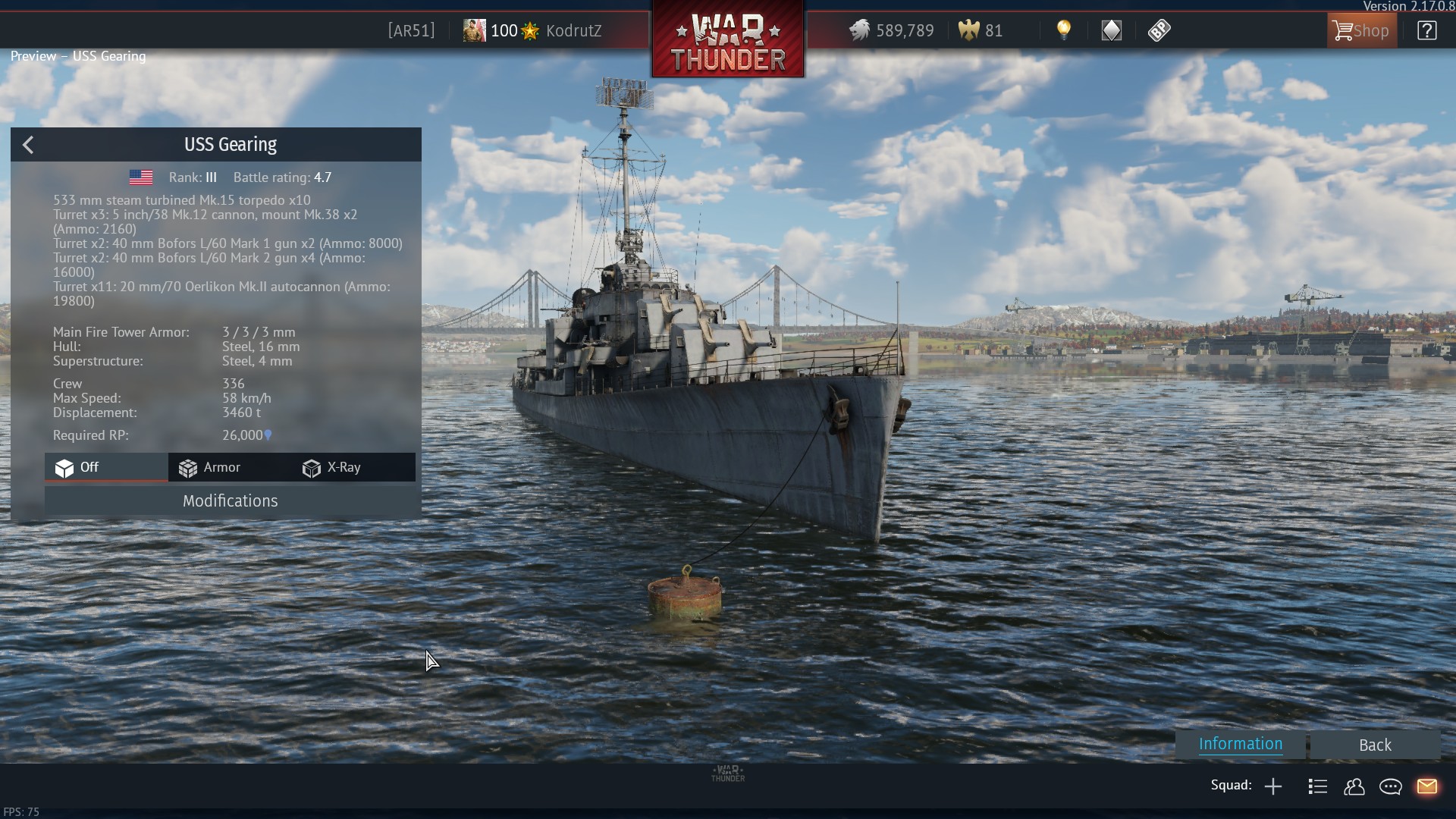This screenshot has width=1456, height=819.
Task: Switch protection view to Armor
Action: click(x=210, y=468)
